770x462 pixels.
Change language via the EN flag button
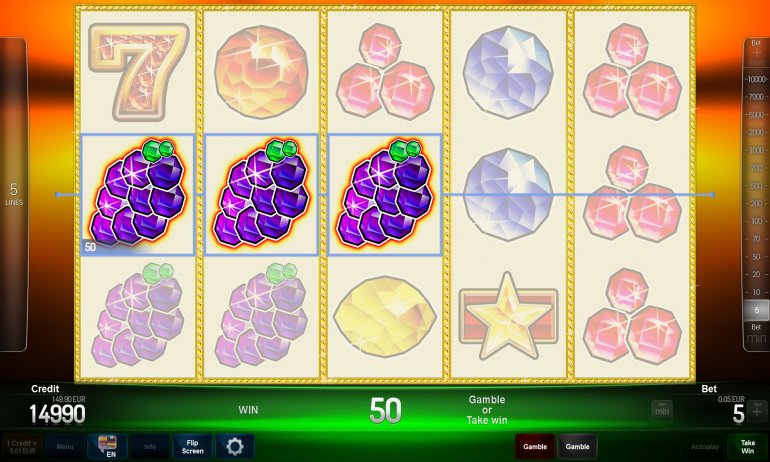click(107, 446)
